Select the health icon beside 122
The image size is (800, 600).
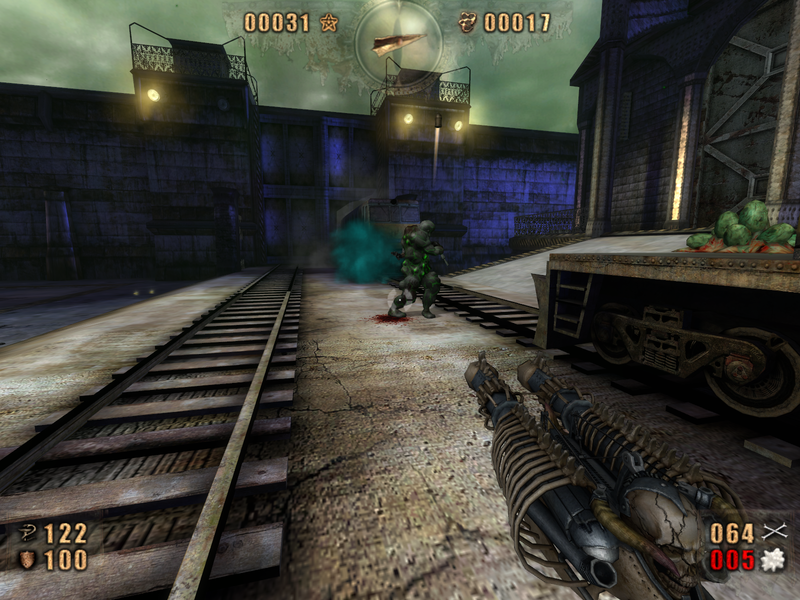click(x=27, y=534)
